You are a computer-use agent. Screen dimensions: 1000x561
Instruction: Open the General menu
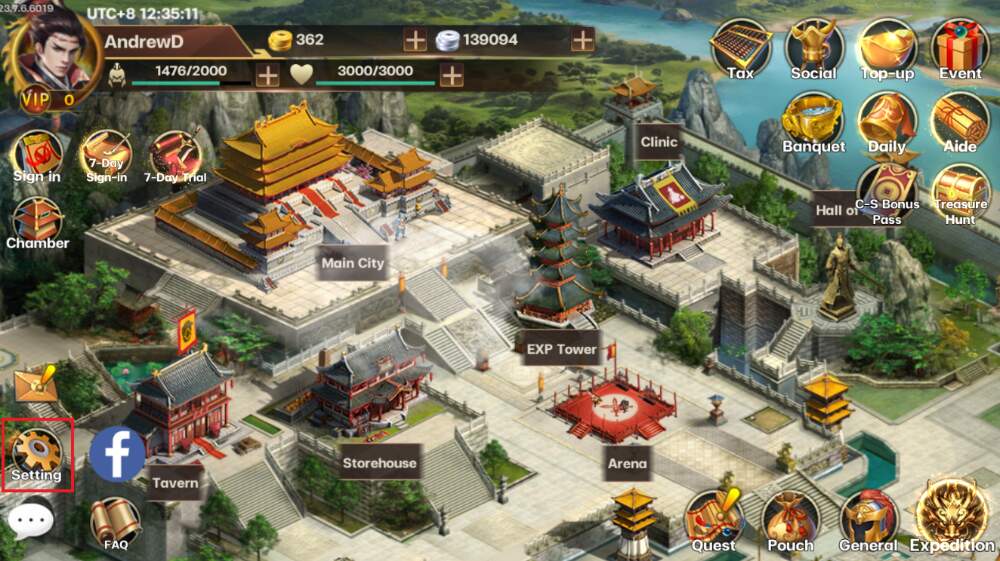pos(867,520)
